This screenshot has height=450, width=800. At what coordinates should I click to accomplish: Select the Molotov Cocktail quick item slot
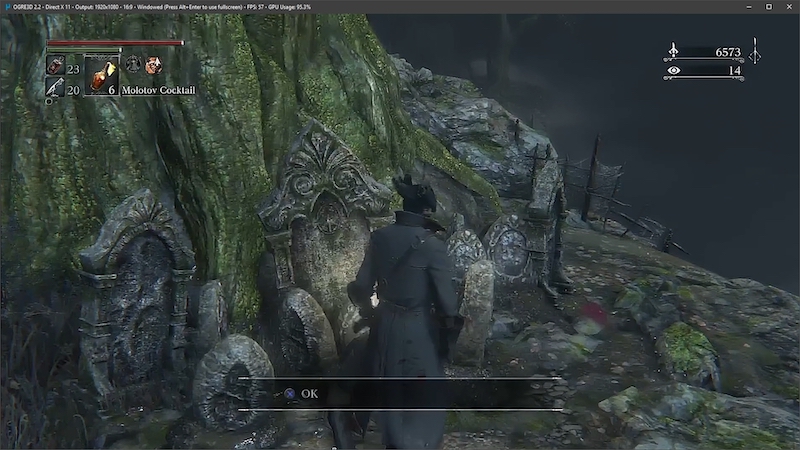click(101, 75)
